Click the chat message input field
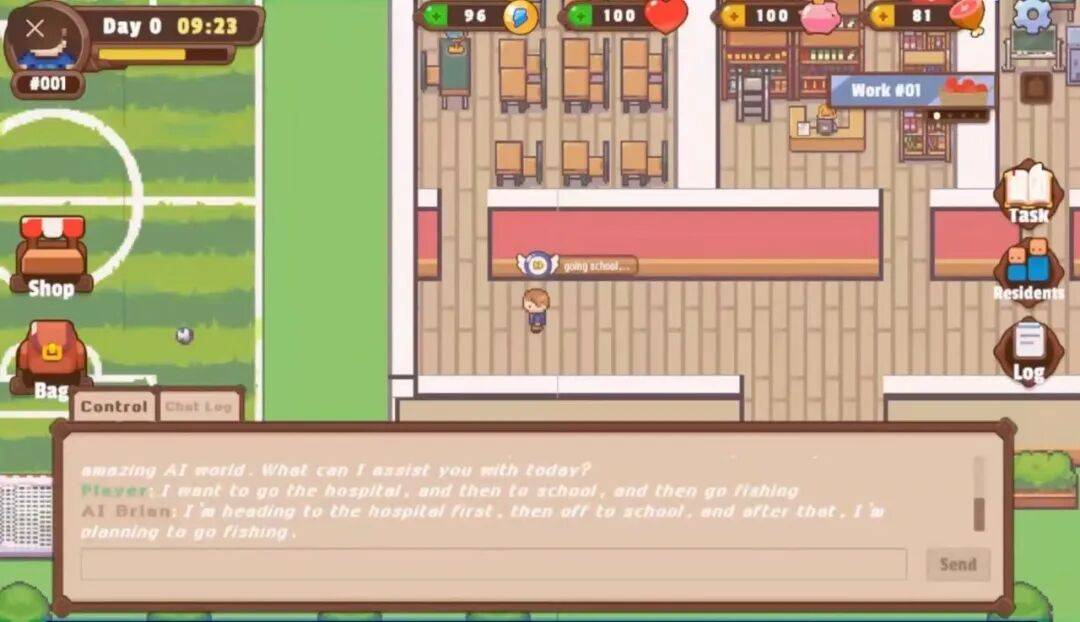 (493, 564)
